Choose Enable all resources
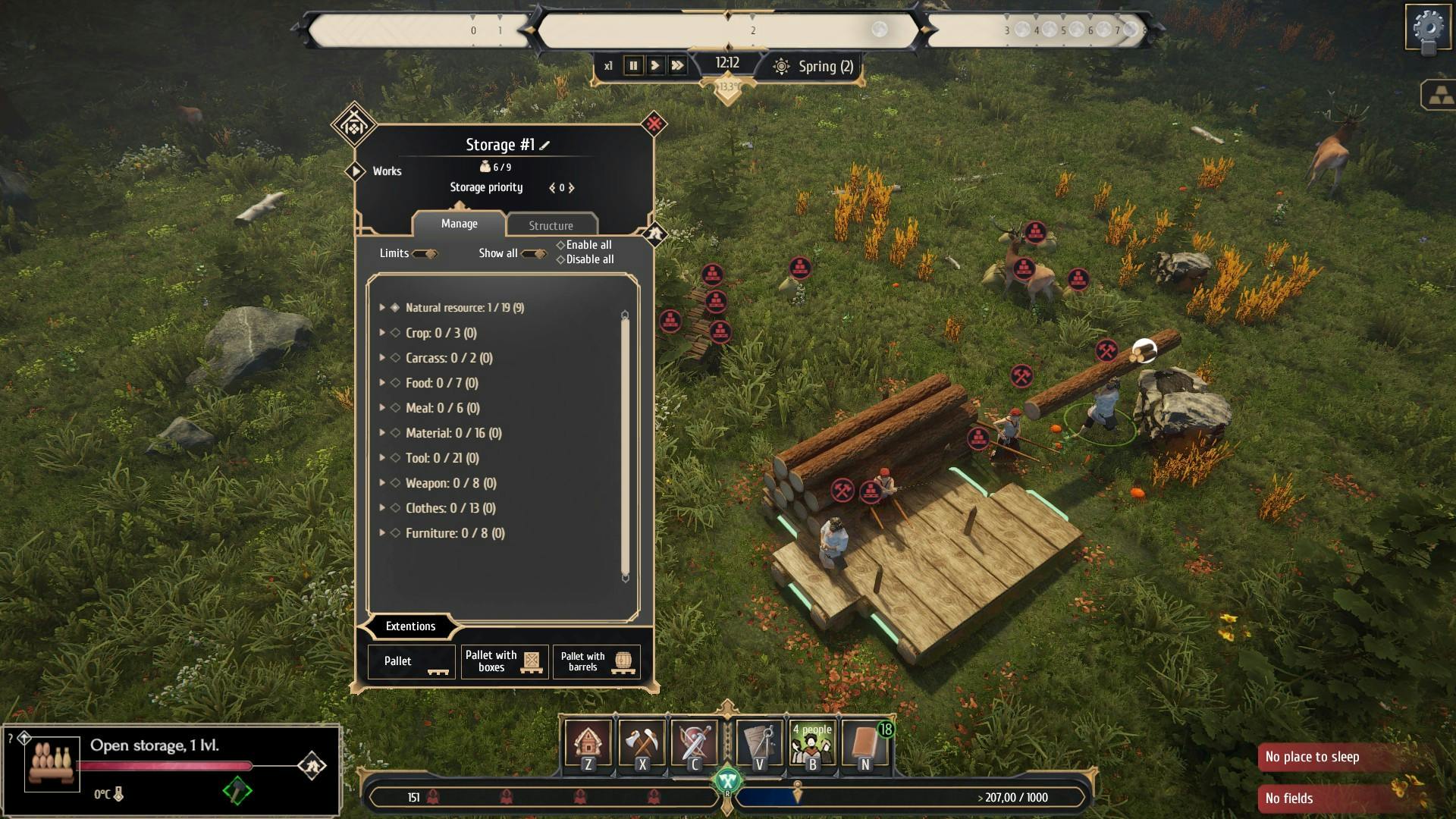Screen dimensions: 1456x819 [584, 245]
